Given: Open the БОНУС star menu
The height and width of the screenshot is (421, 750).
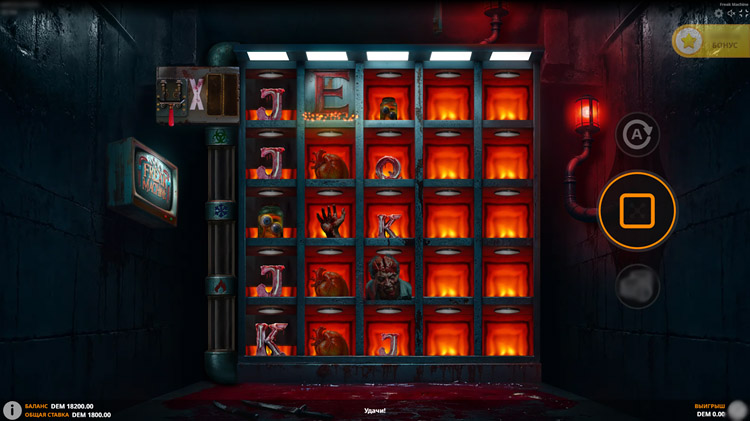Looking at the screenshot, I should click(711, 43).
